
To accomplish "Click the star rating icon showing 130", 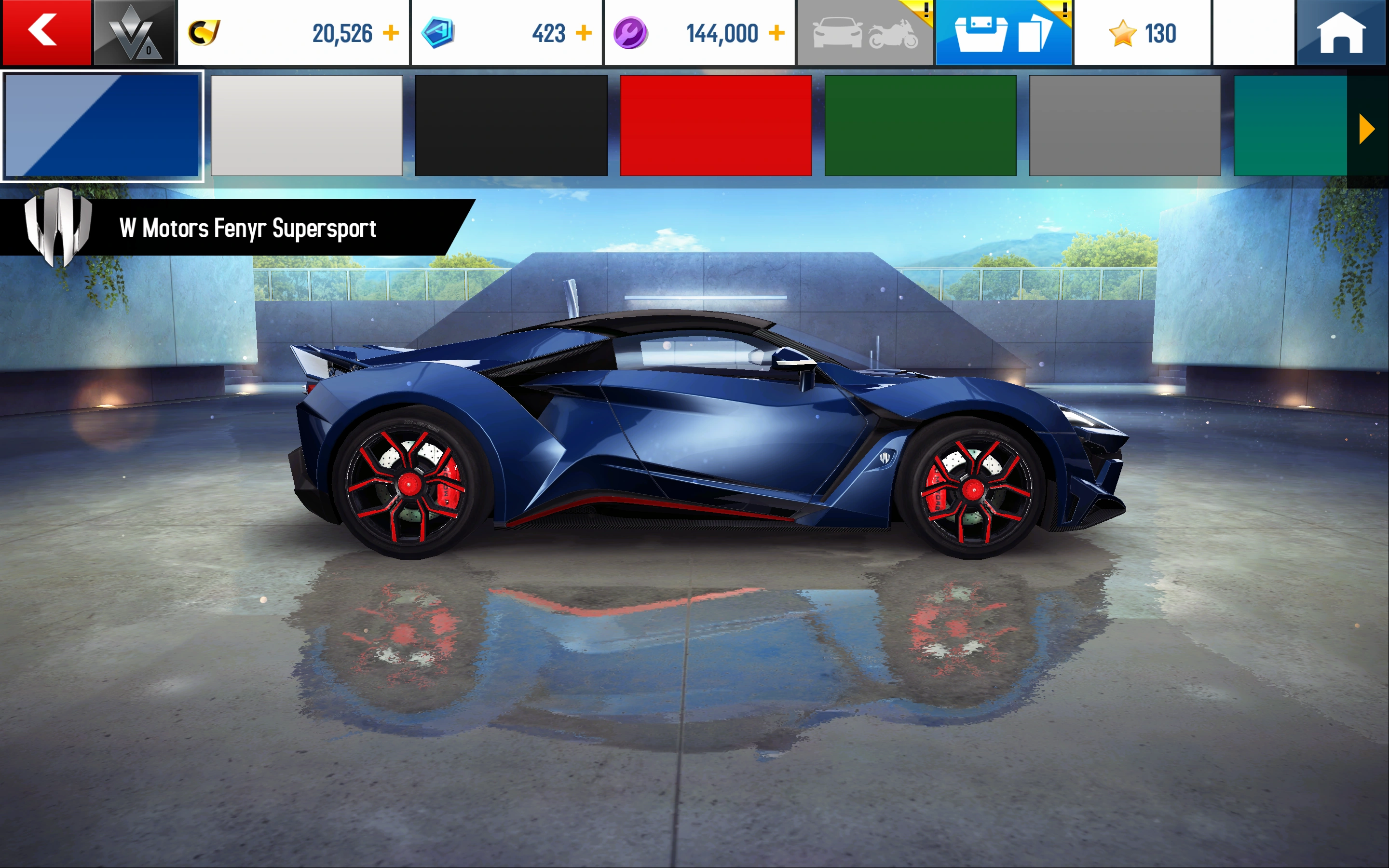I will coord(1123,33).
